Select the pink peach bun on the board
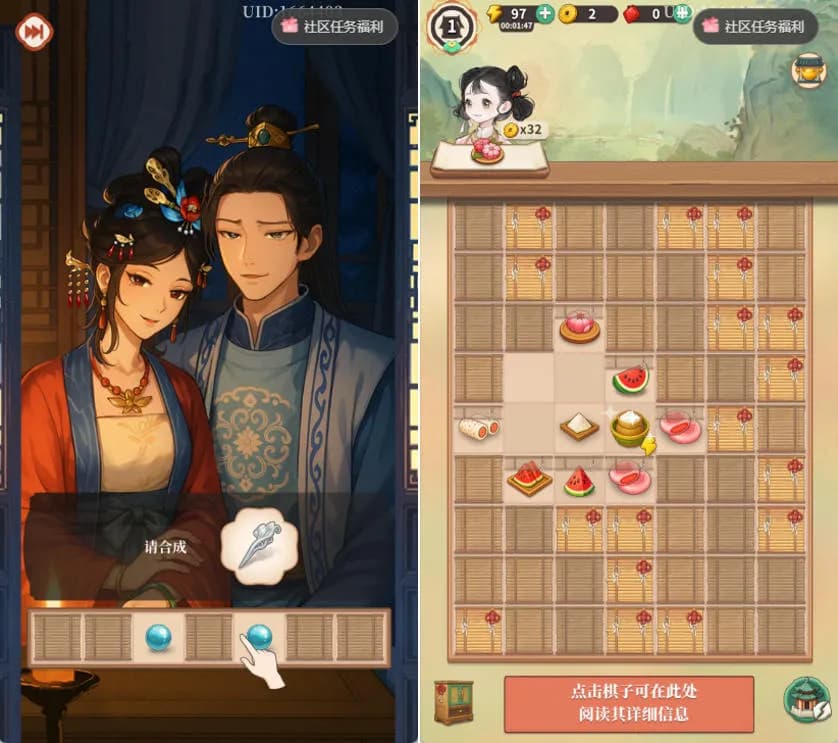Viewport: 838px width, 743px height. pyautogui.click(x=579, y=327)
